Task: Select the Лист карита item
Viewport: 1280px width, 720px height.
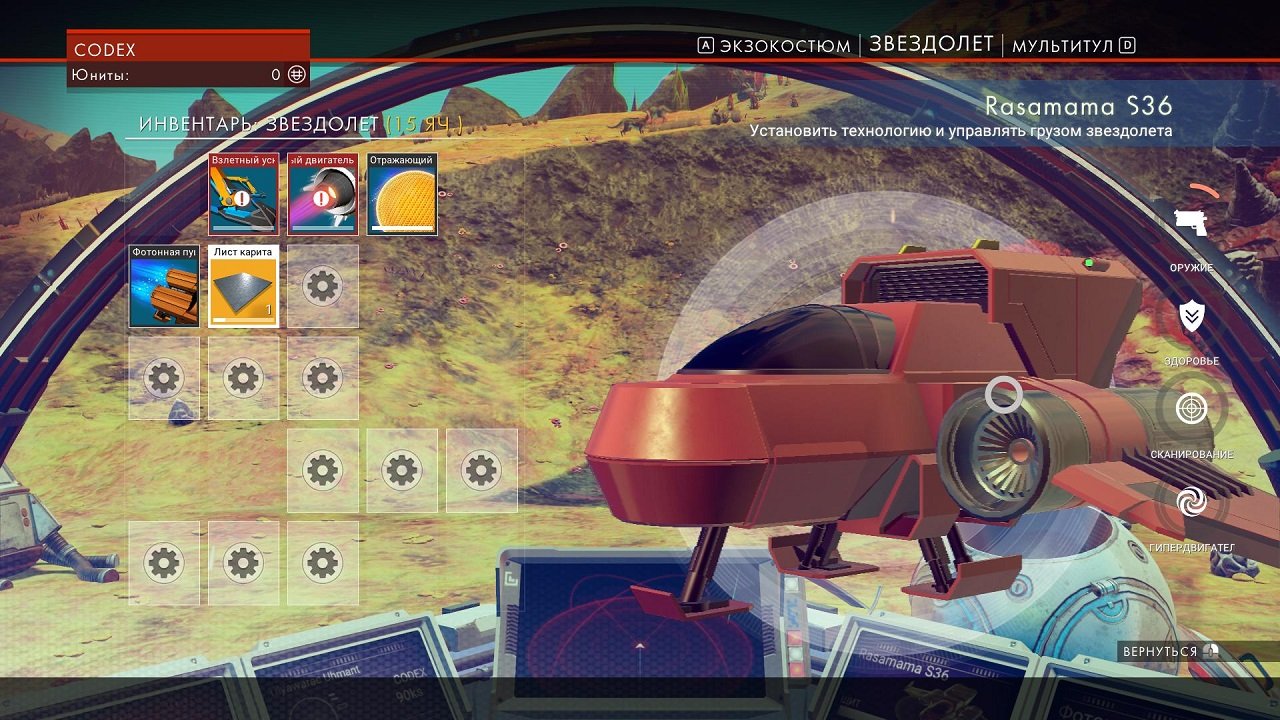Action: tap(243, 287)
